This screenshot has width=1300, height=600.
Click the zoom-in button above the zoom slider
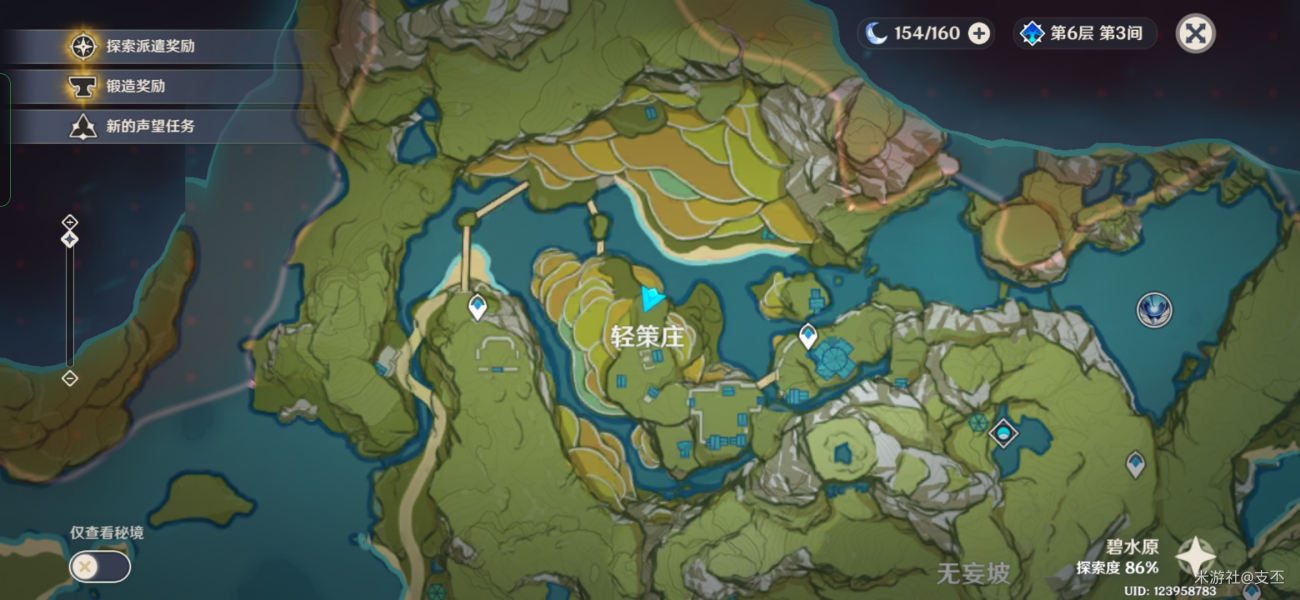click(x=69, y=221)
